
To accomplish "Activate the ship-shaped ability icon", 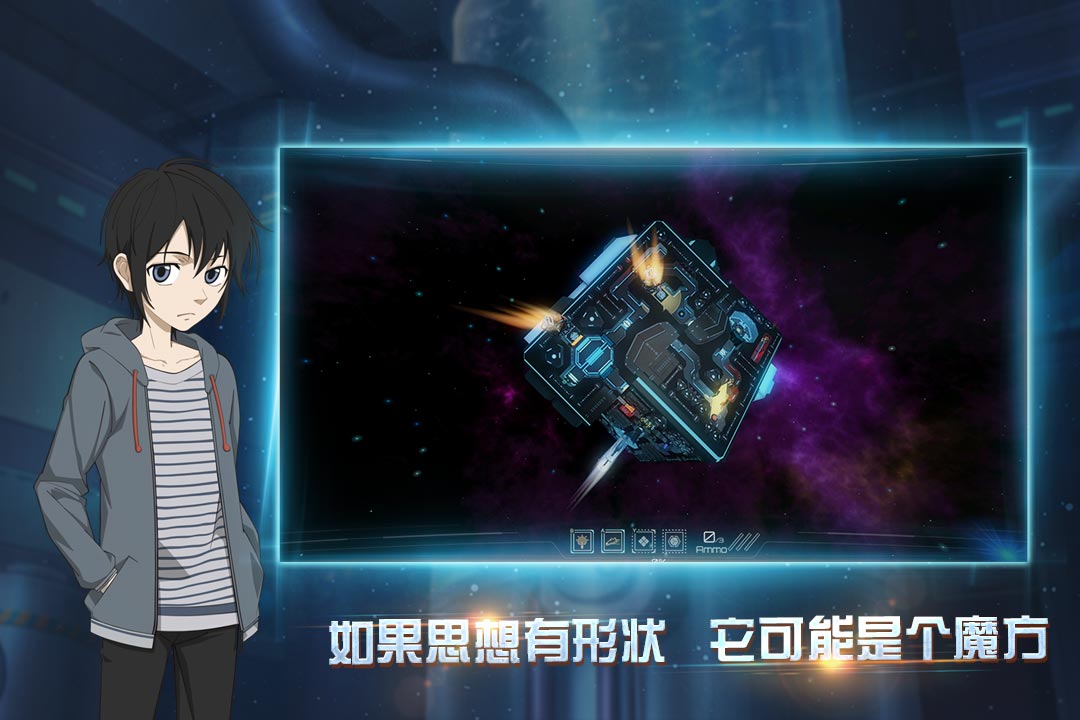I will tap(613, 541).
